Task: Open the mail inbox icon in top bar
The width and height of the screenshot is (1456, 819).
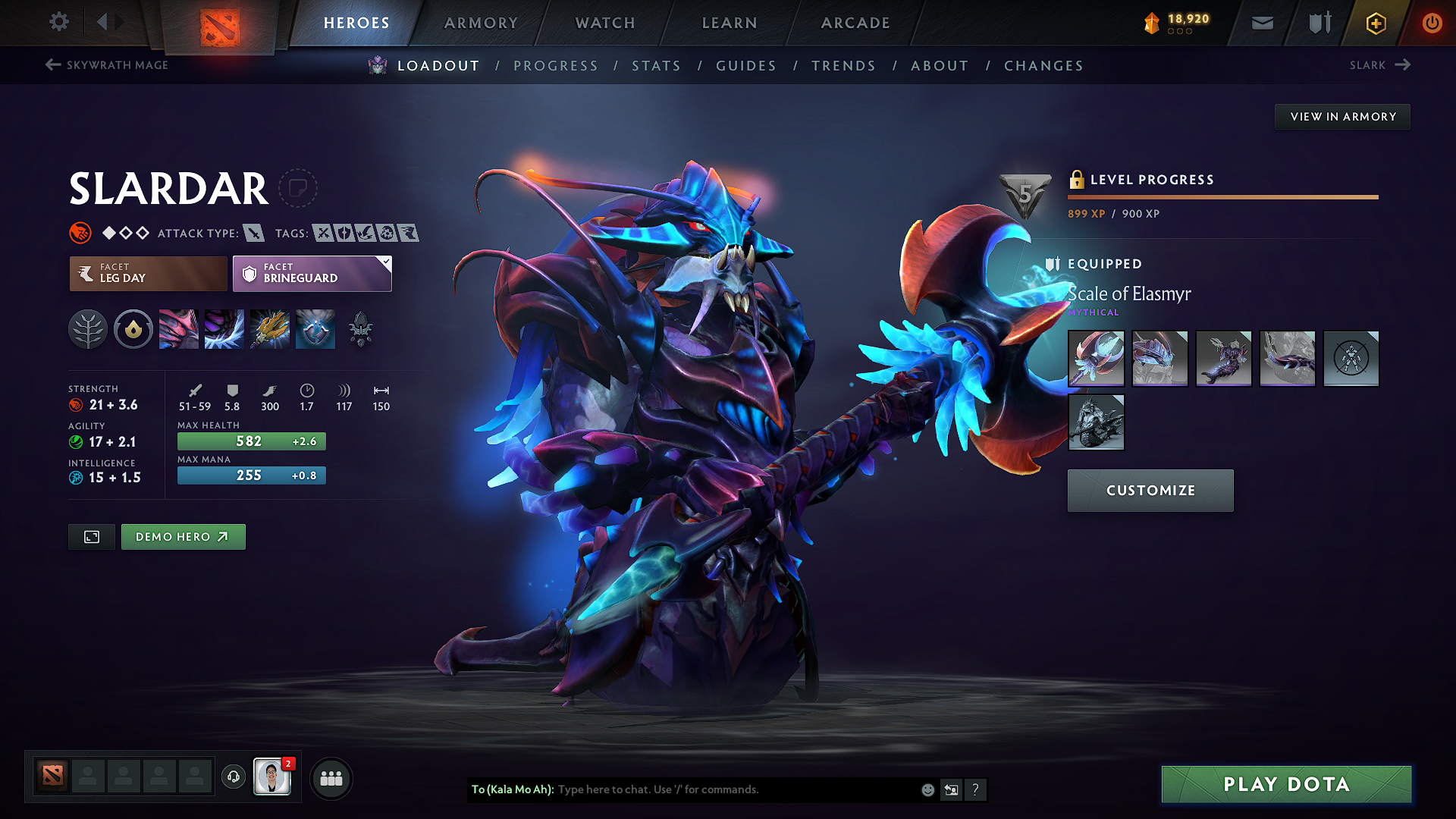Action: 1261,23
